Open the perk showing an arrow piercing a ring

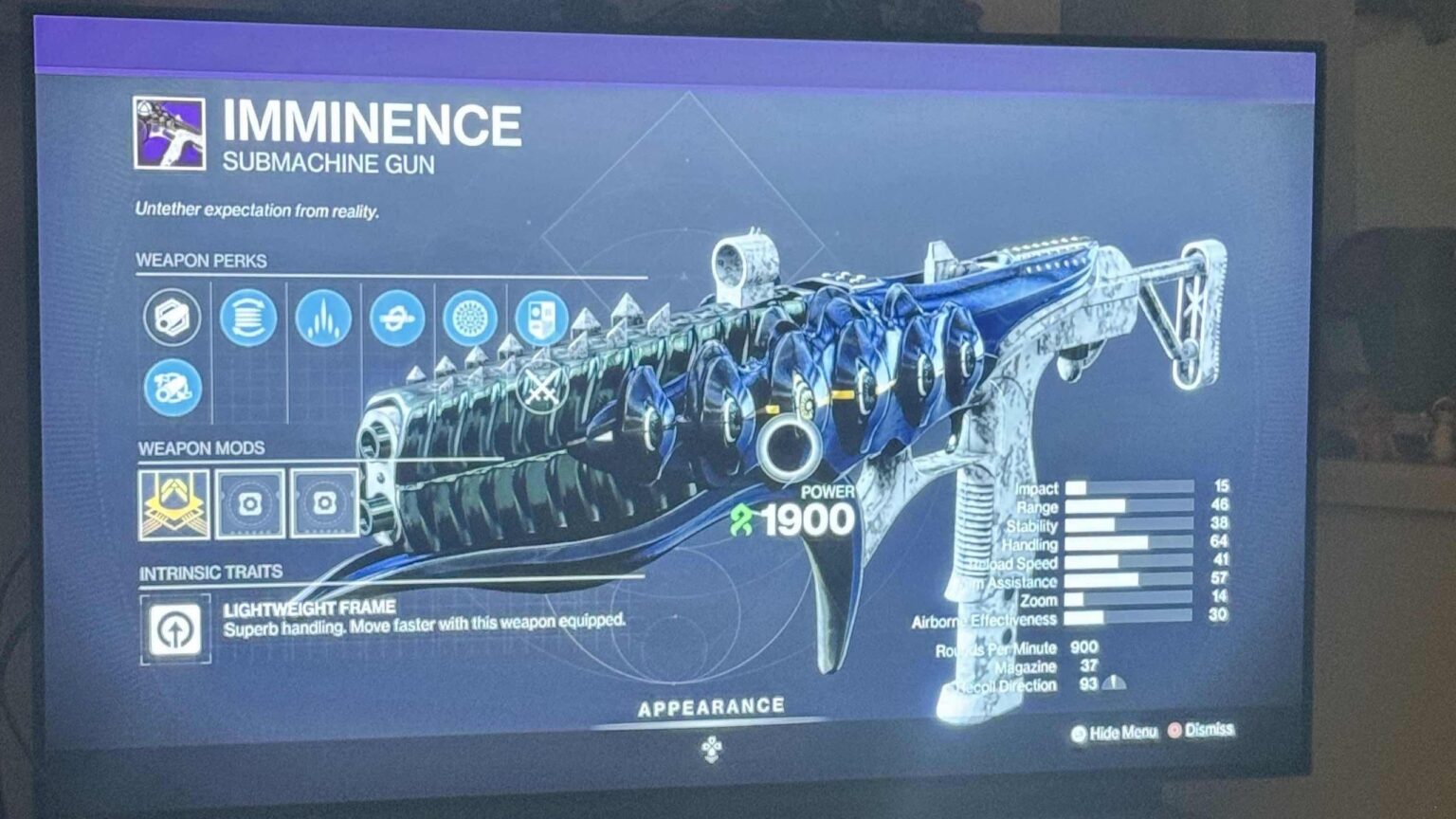tap(398, 318)
